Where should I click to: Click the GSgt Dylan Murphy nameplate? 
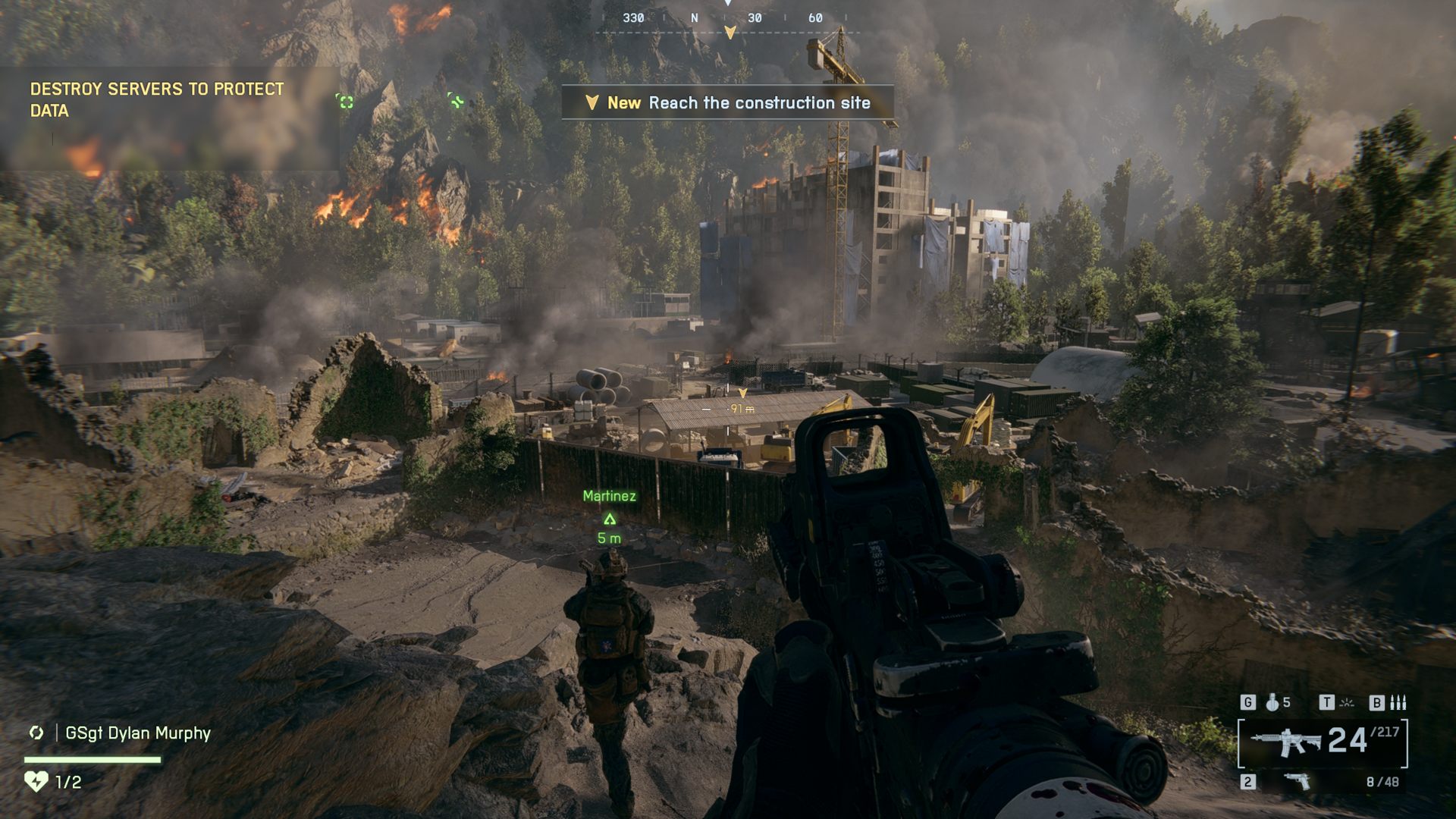[x=137, y=733]
